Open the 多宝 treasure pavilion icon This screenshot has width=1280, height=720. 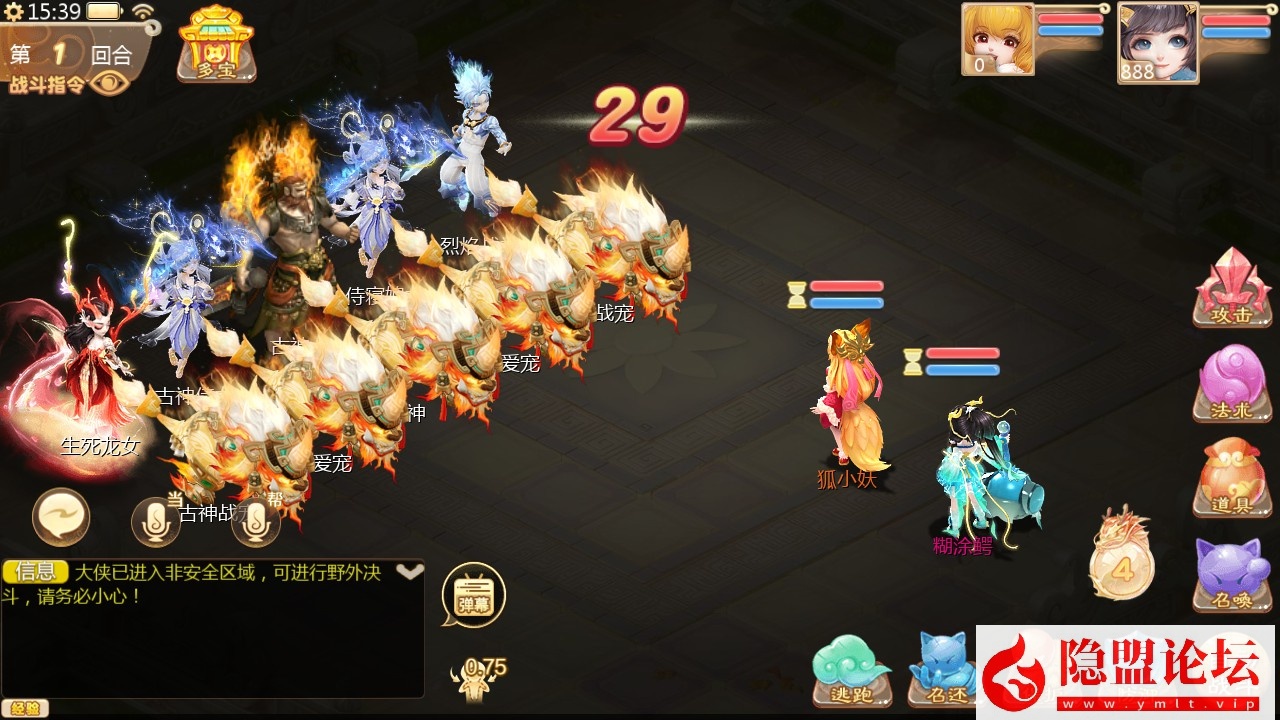click(x=216, y=43)
